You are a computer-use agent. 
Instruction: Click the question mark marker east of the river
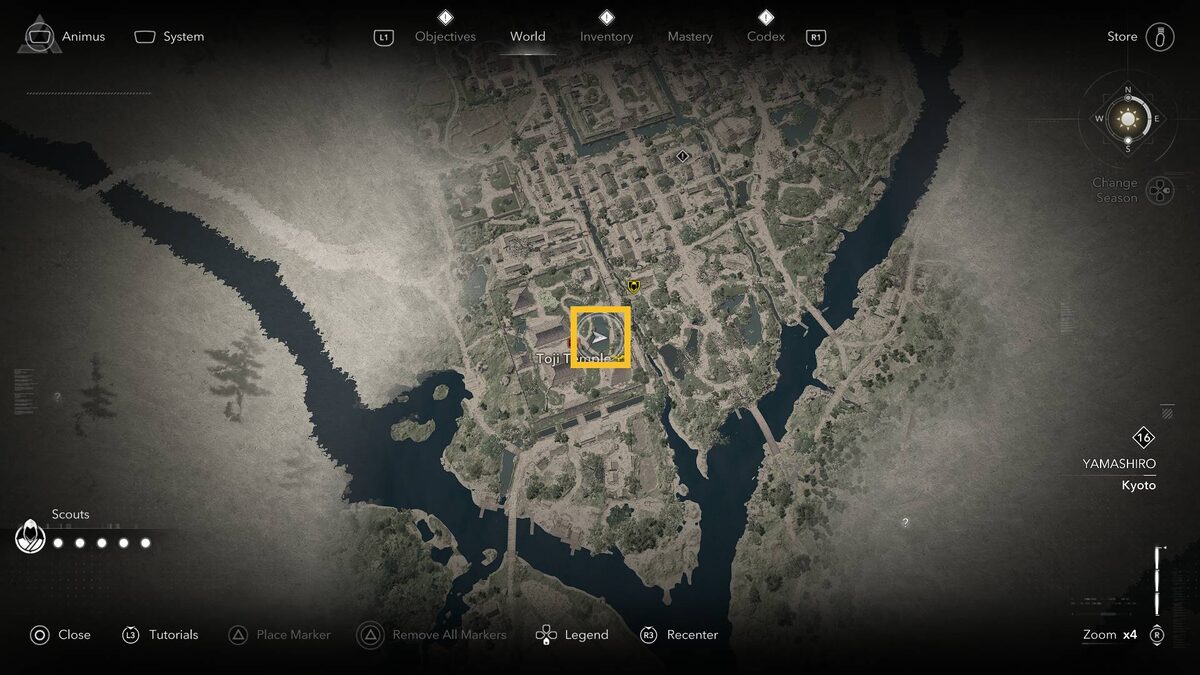[x=905, y=522]
